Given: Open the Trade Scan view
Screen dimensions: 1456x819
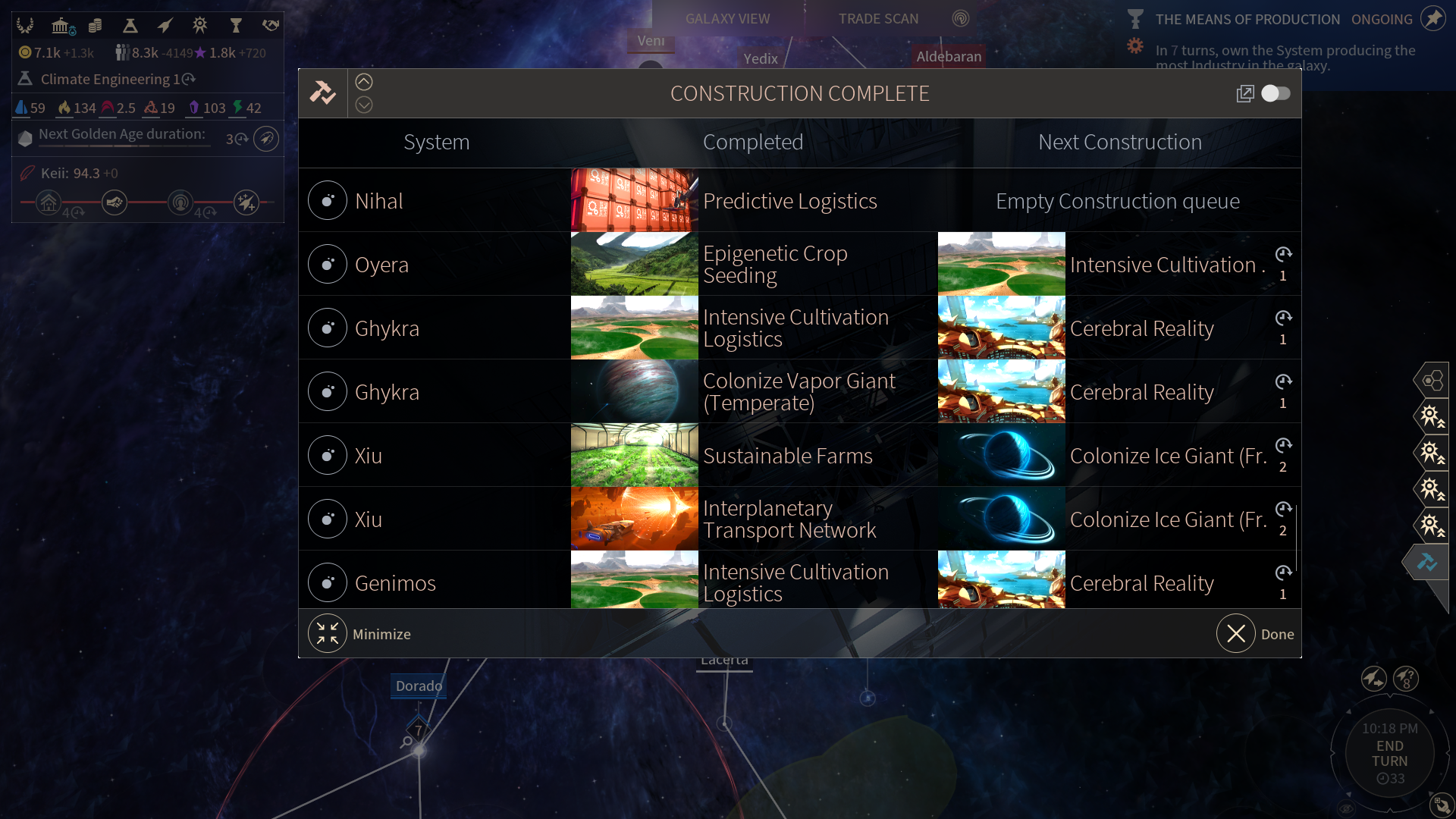Looking at the screenshot, I should coord(878,19).
